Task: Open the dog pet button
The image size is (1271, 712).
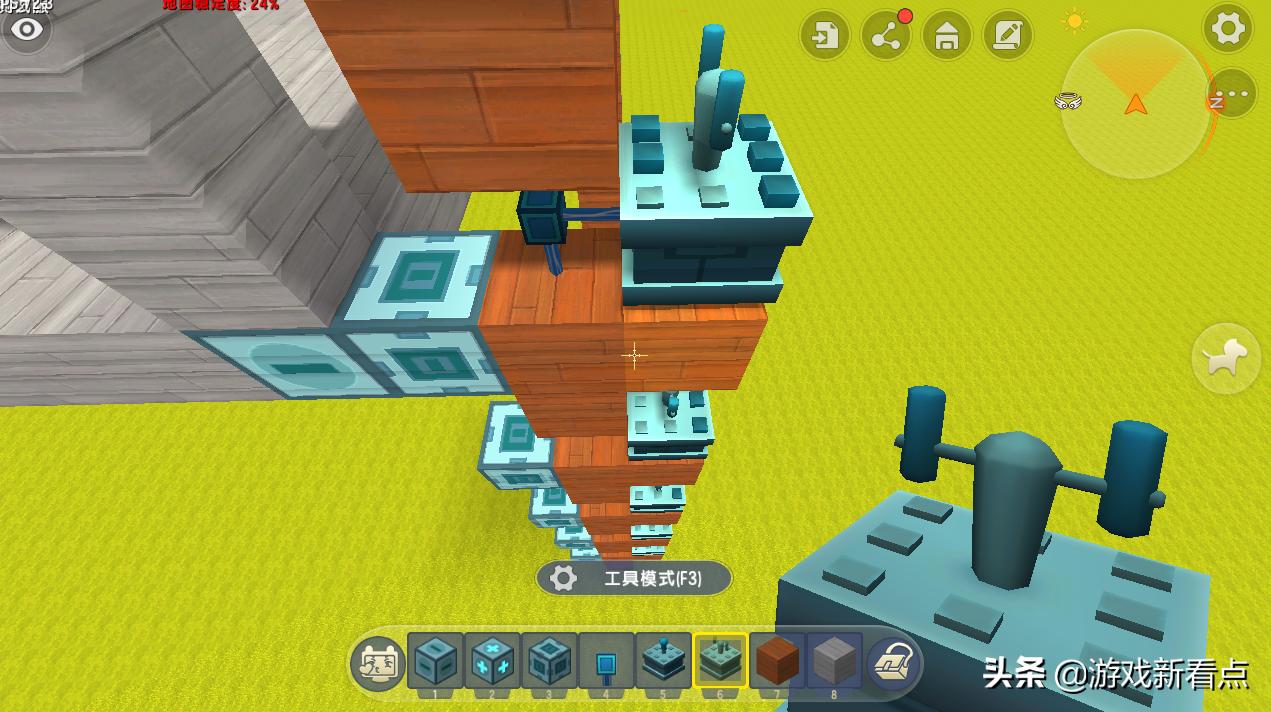Action: point(1226,357)
